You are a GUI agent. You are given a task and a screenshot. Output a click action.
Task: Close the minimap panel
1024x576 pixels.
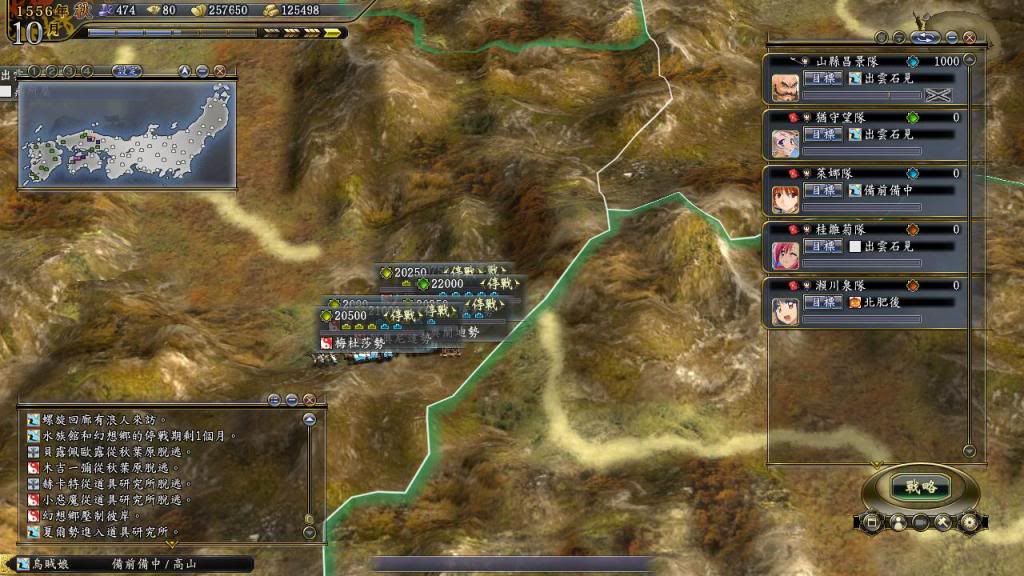[220, 71]
